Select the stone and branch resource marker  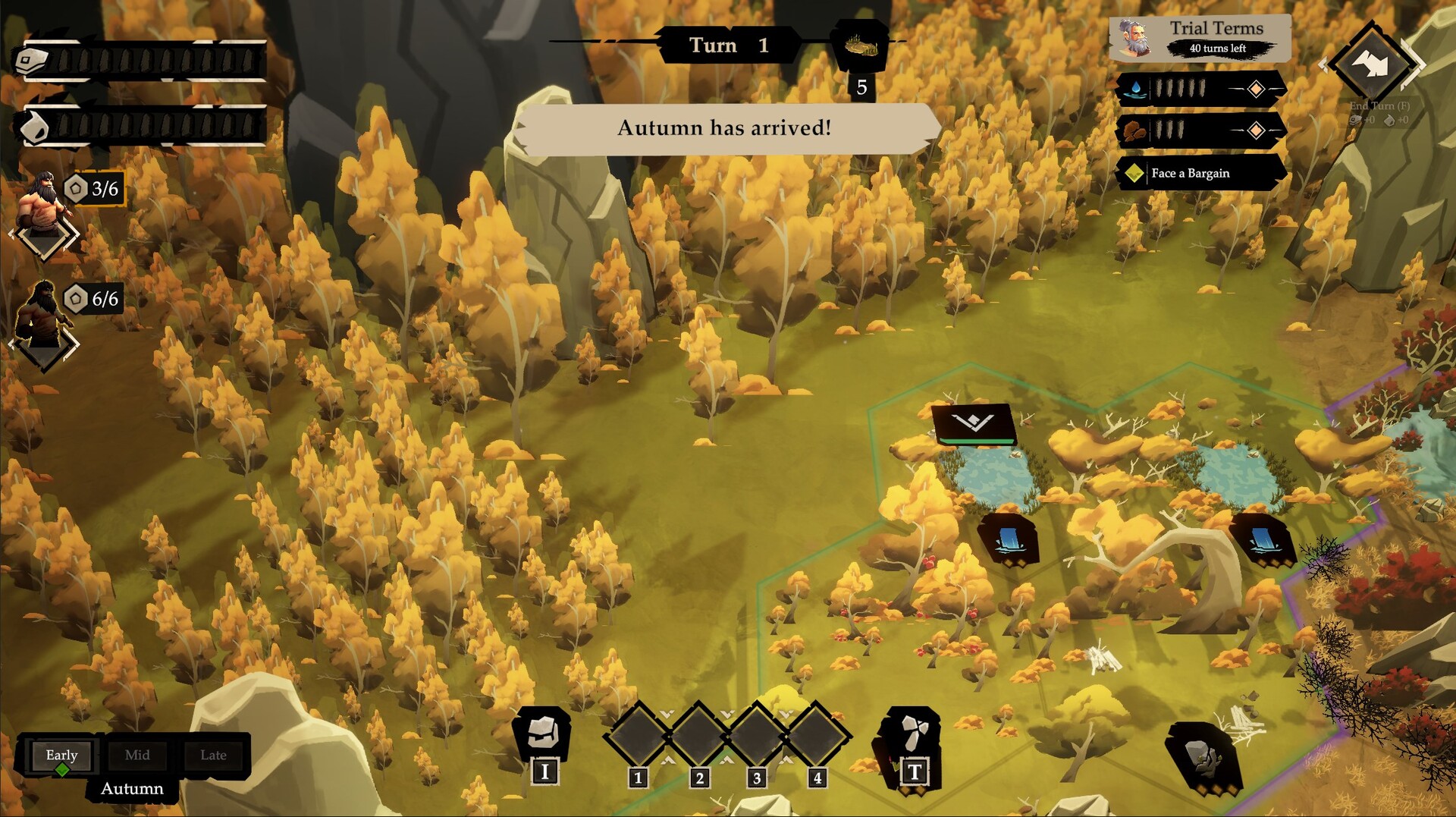pos(1203,758)
